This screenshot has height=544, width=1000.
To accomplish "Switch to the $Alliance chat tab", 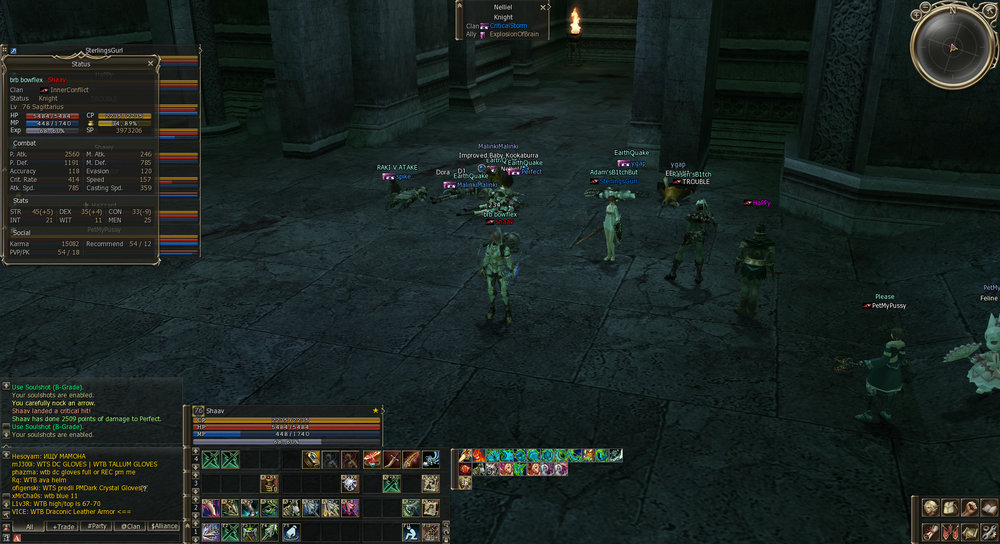I will (x=165, y=525).
